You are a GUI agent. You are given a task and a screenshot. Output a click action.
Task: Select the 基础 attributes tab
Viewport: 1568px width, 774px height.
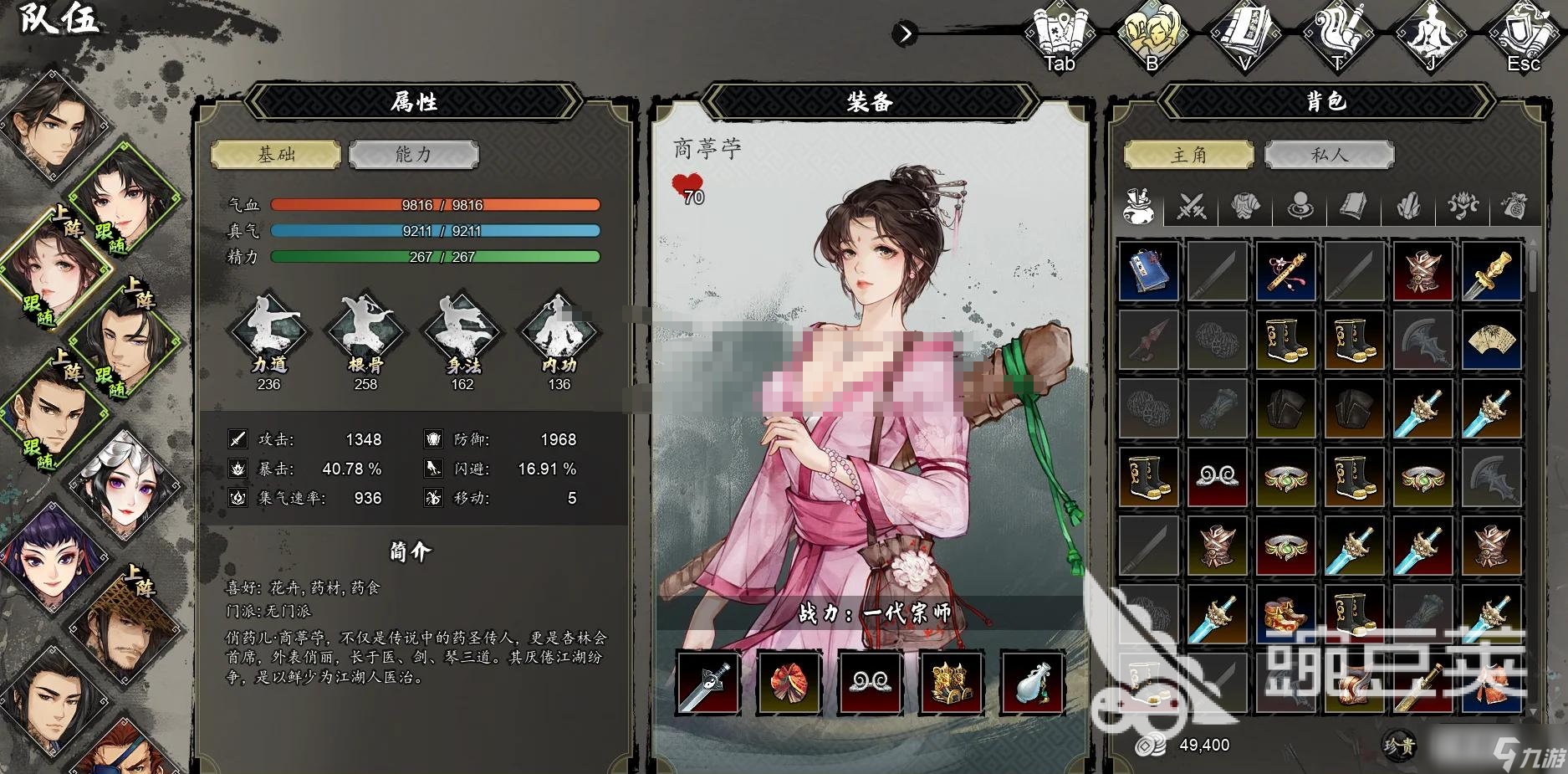click(x=276, y=155)
